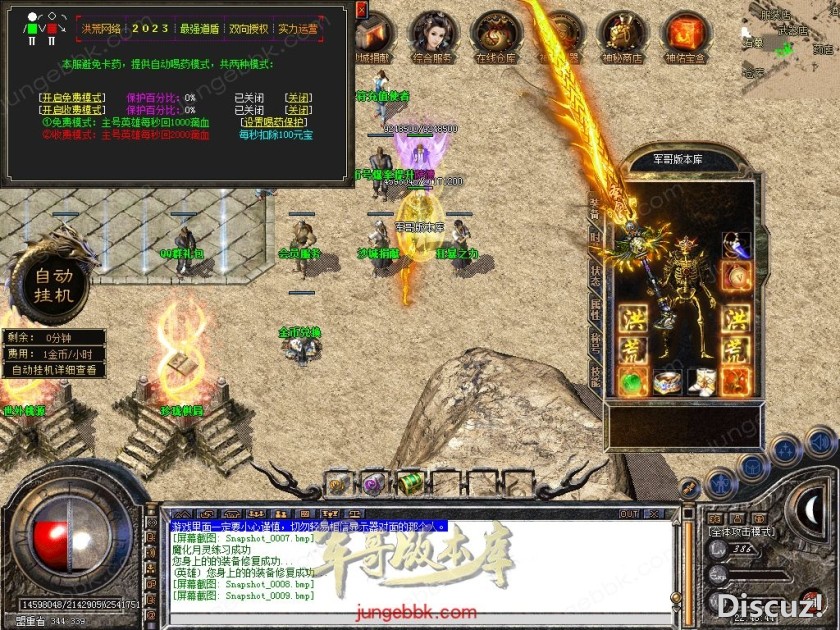
Task: View auto-farming details (自动挂机详细查看)
Action: 55,370
